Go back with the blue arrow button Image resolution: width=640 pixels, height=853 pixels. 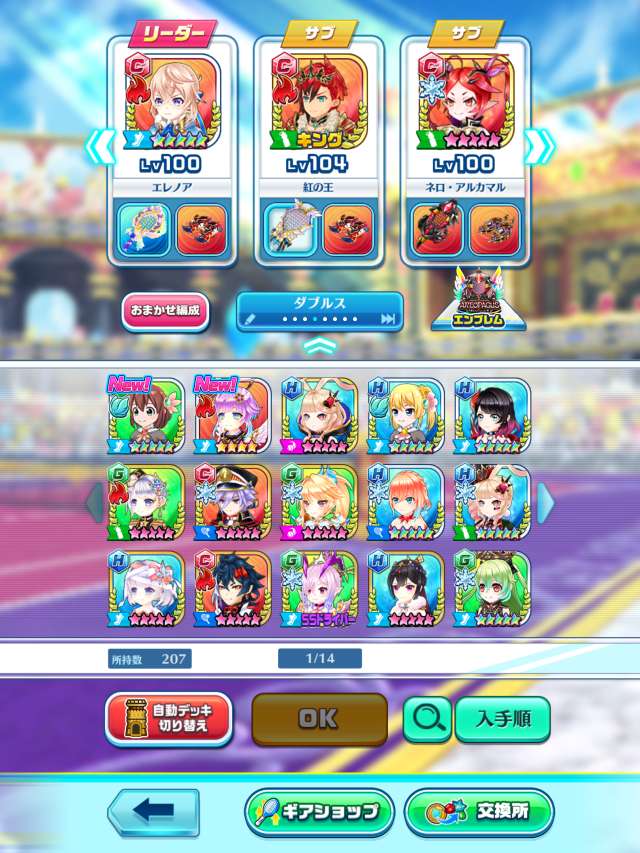point(153,812)
